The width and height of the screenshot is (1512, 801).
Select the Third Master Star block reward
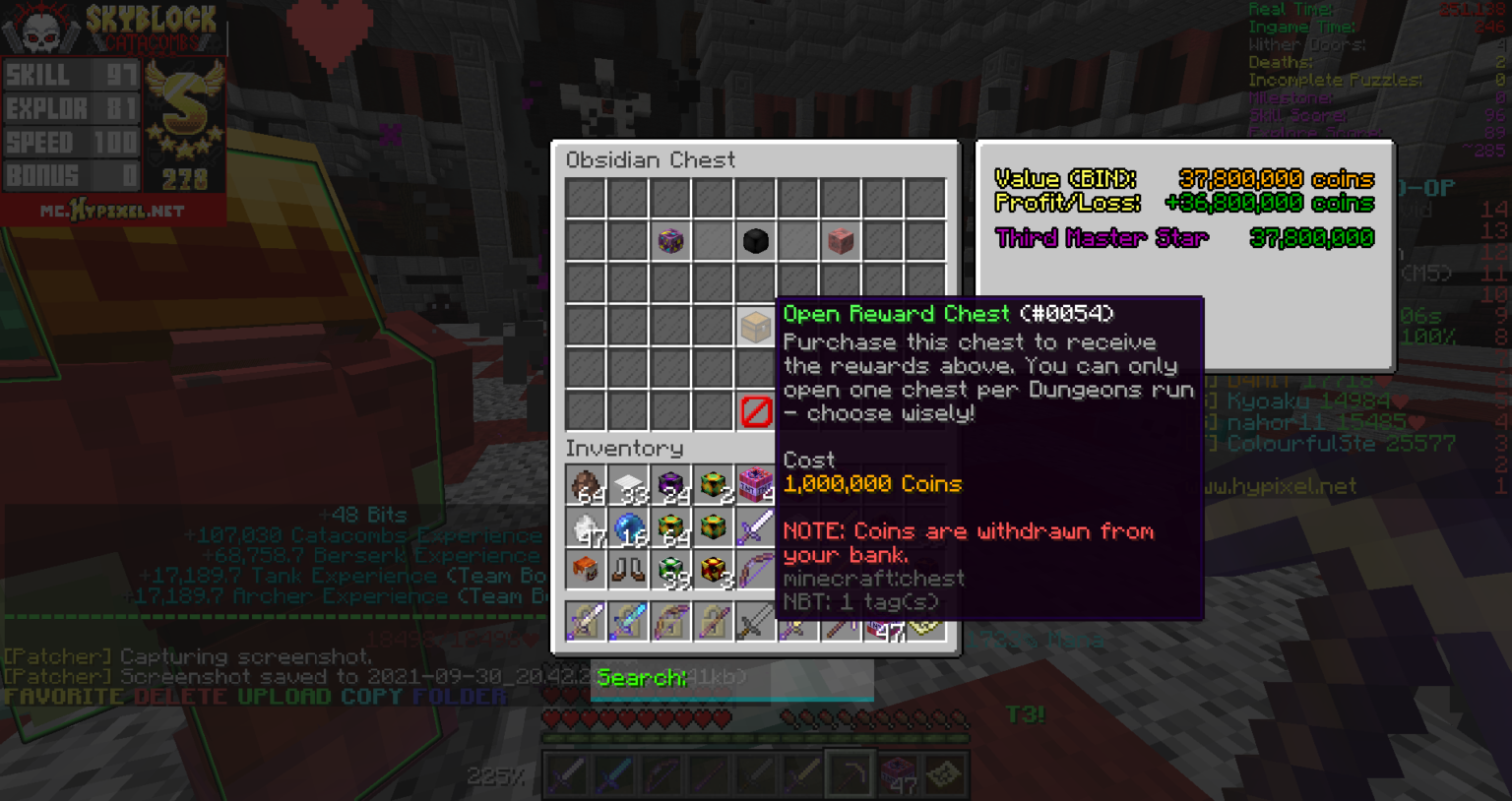pos(670,239)
